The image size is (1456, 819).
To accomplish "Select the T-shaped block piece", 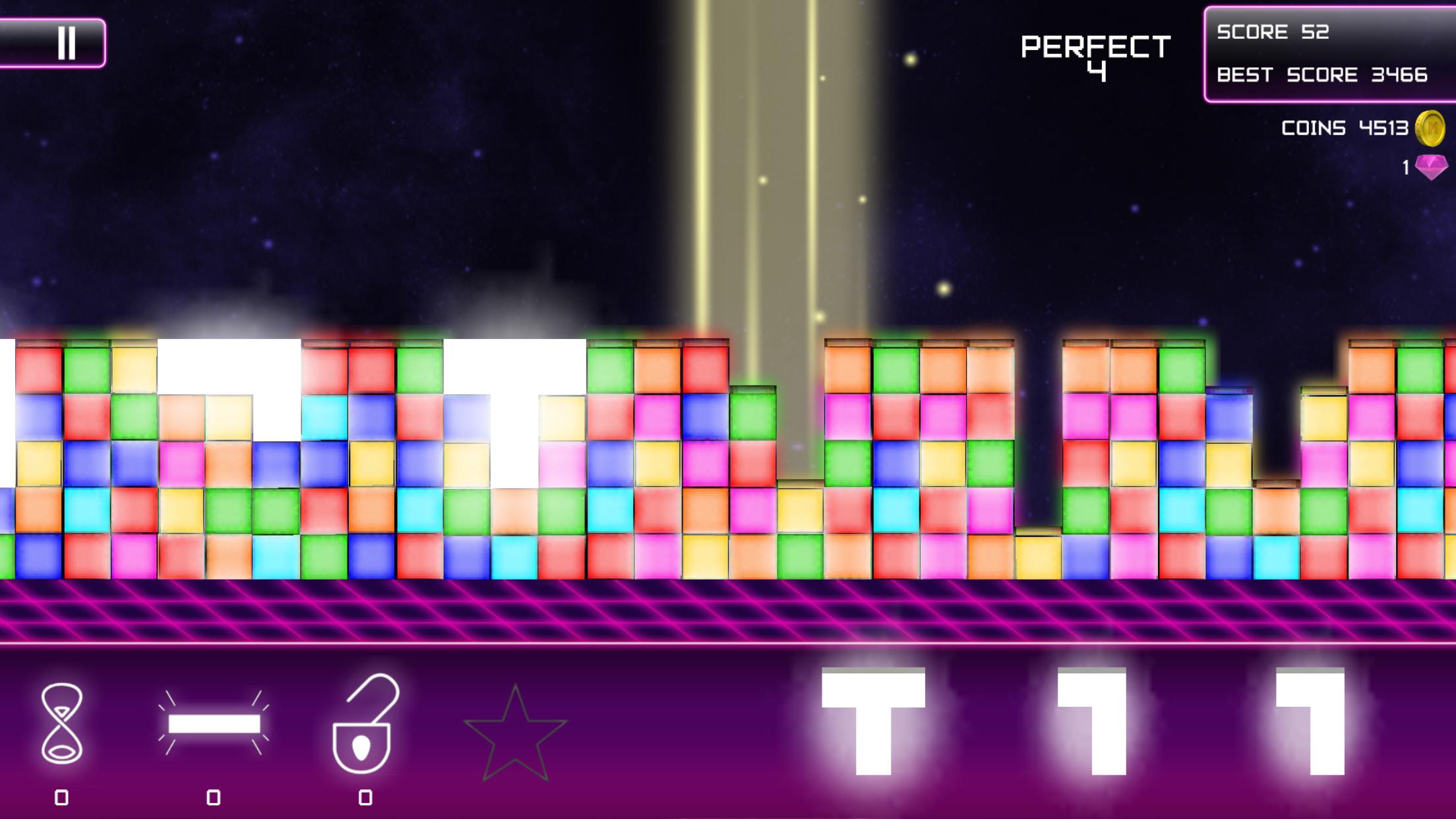I will 873,720.
